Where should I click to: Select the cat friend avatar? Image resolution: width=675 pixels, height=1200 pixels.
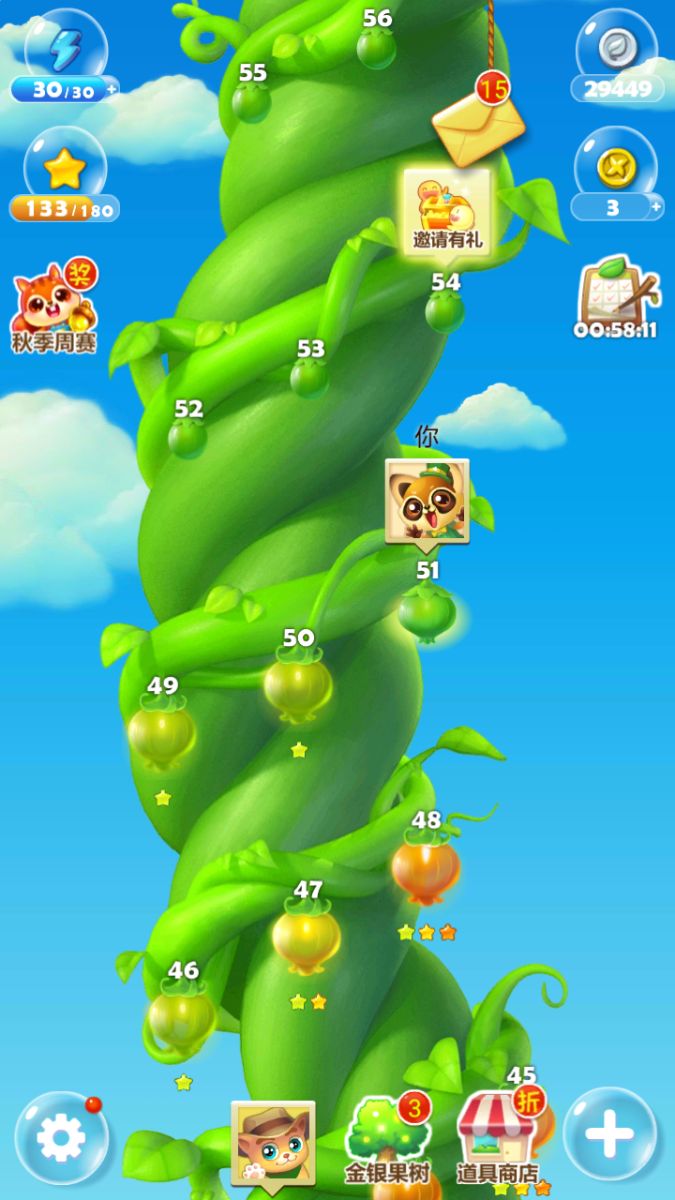[x=273, y=1142]
